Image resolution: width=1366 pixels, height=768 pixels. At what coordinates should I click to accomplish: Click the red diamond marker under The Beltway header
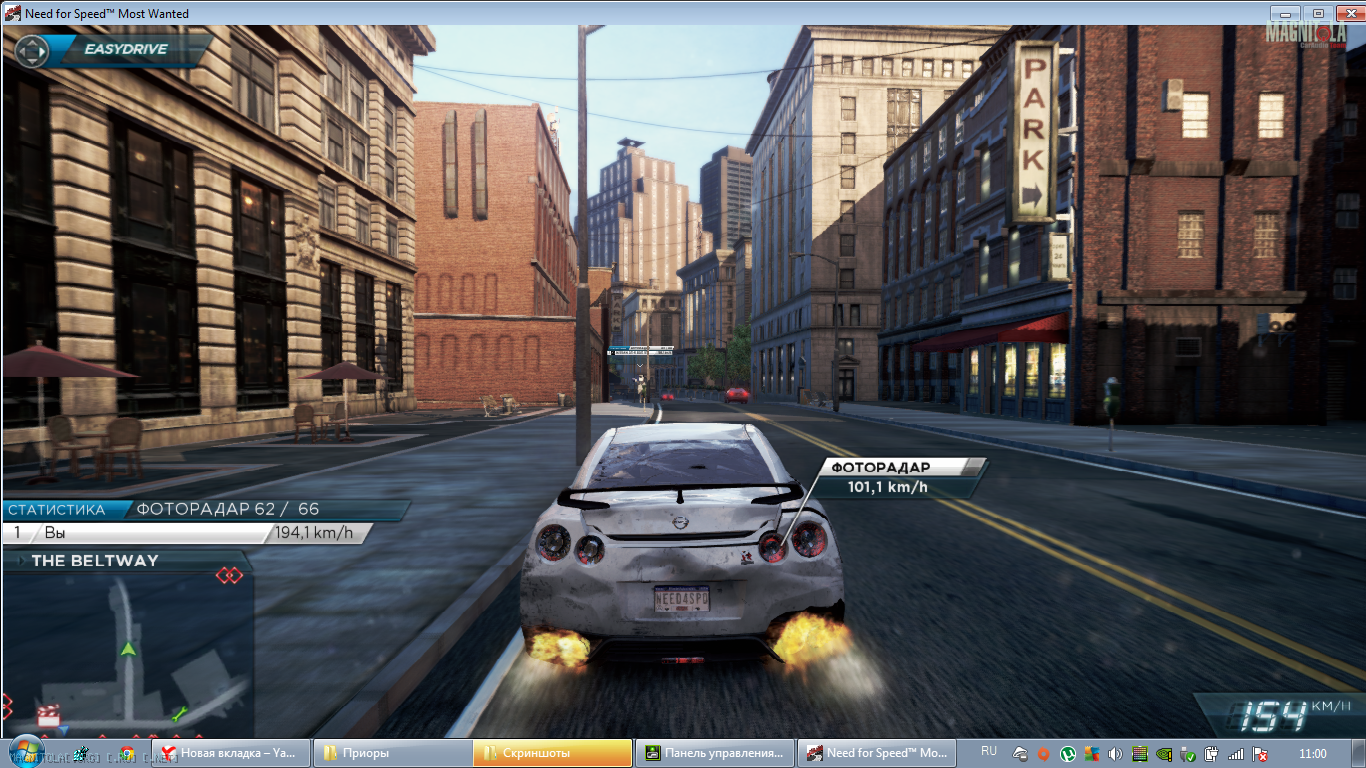[x=230, y=575]
